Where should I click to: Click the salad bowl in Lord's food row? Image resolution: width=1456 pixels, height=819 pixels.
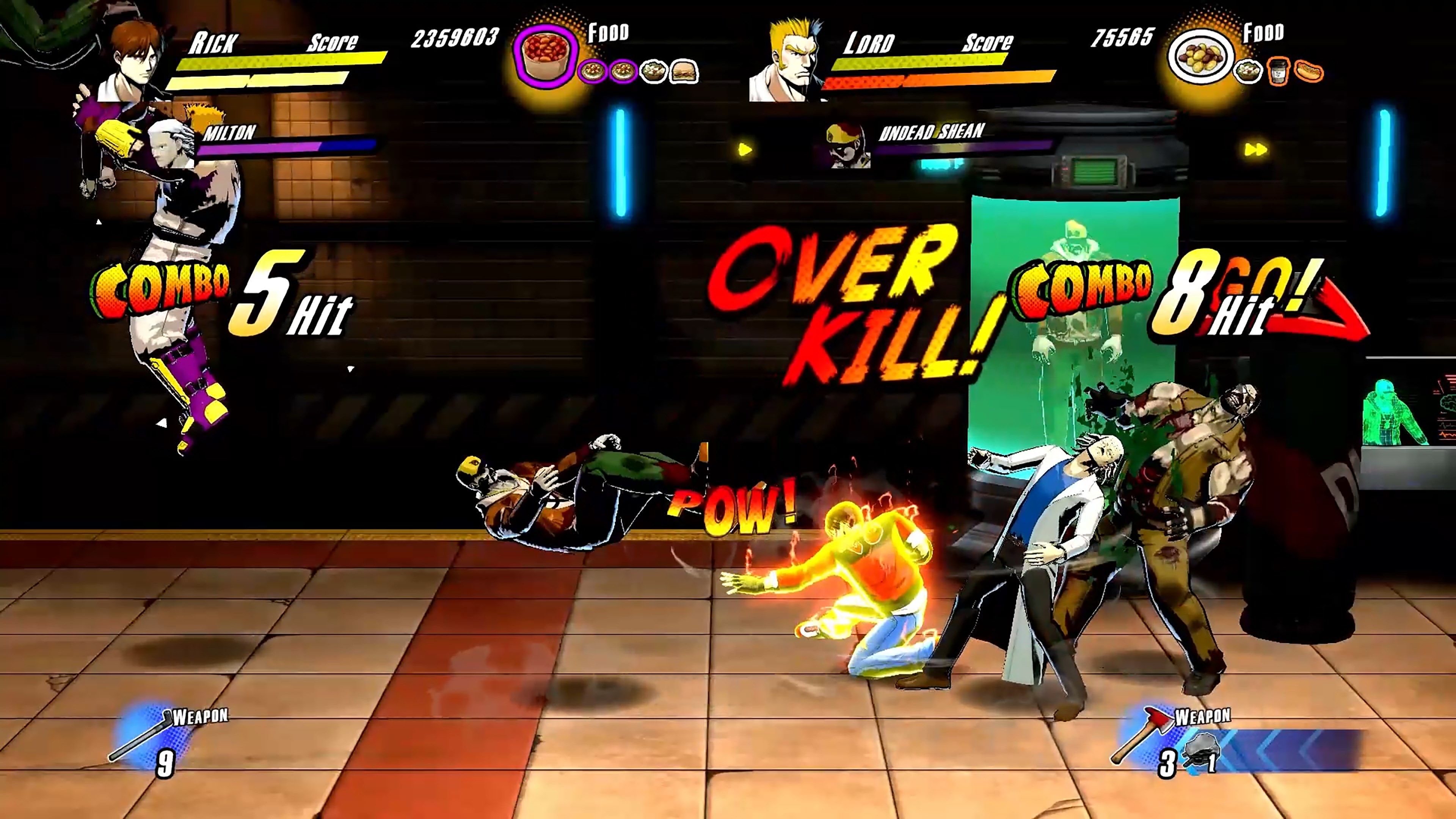[x=1247, y=72]
